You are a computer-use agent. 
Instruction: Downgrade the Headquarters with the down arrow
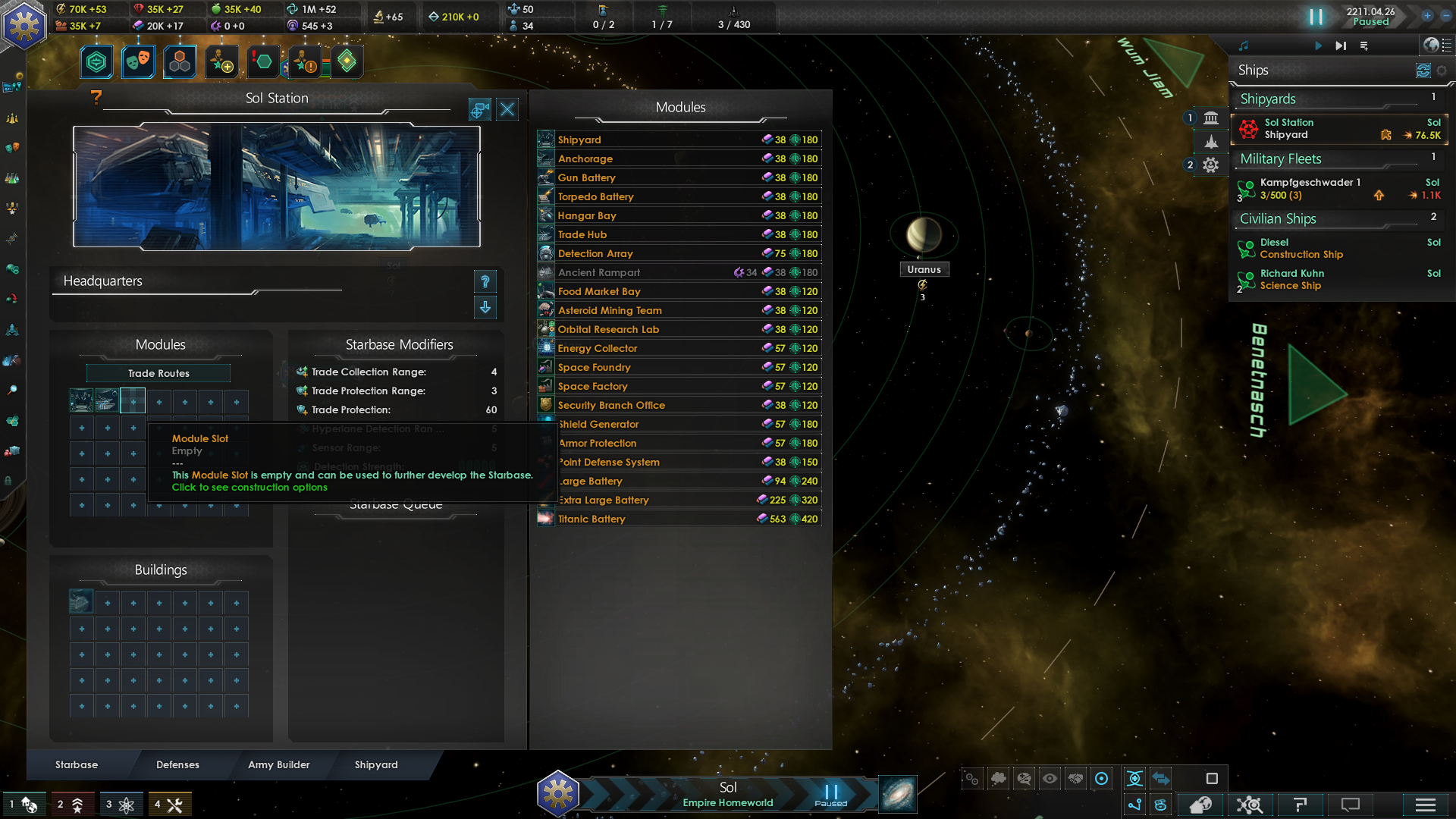coord(485,307)
